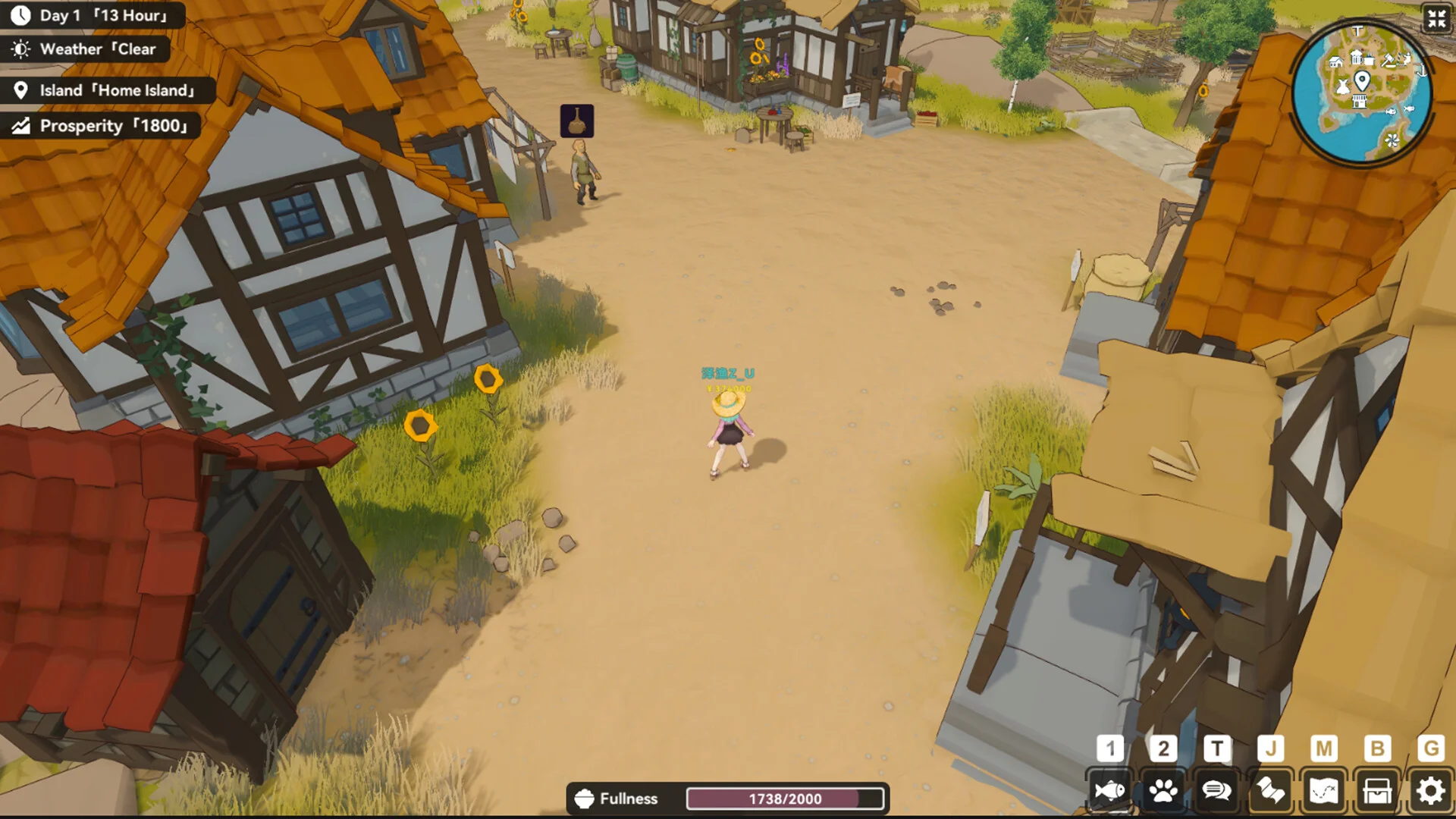Open the fishing menu with the fish icon
The width and height of the screenshot is (1456, 819).
click(x=1109, y=791)
